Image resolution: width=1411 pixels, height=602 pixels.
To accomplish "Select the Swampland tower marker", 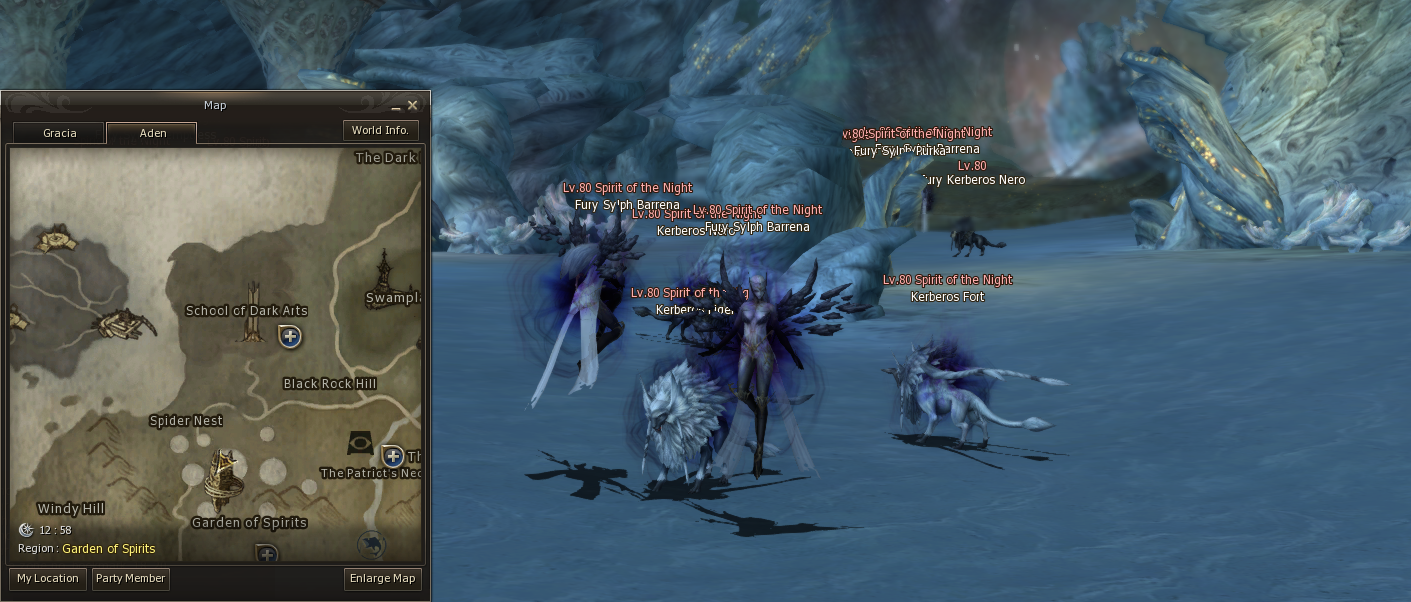I will coord(385,272).
